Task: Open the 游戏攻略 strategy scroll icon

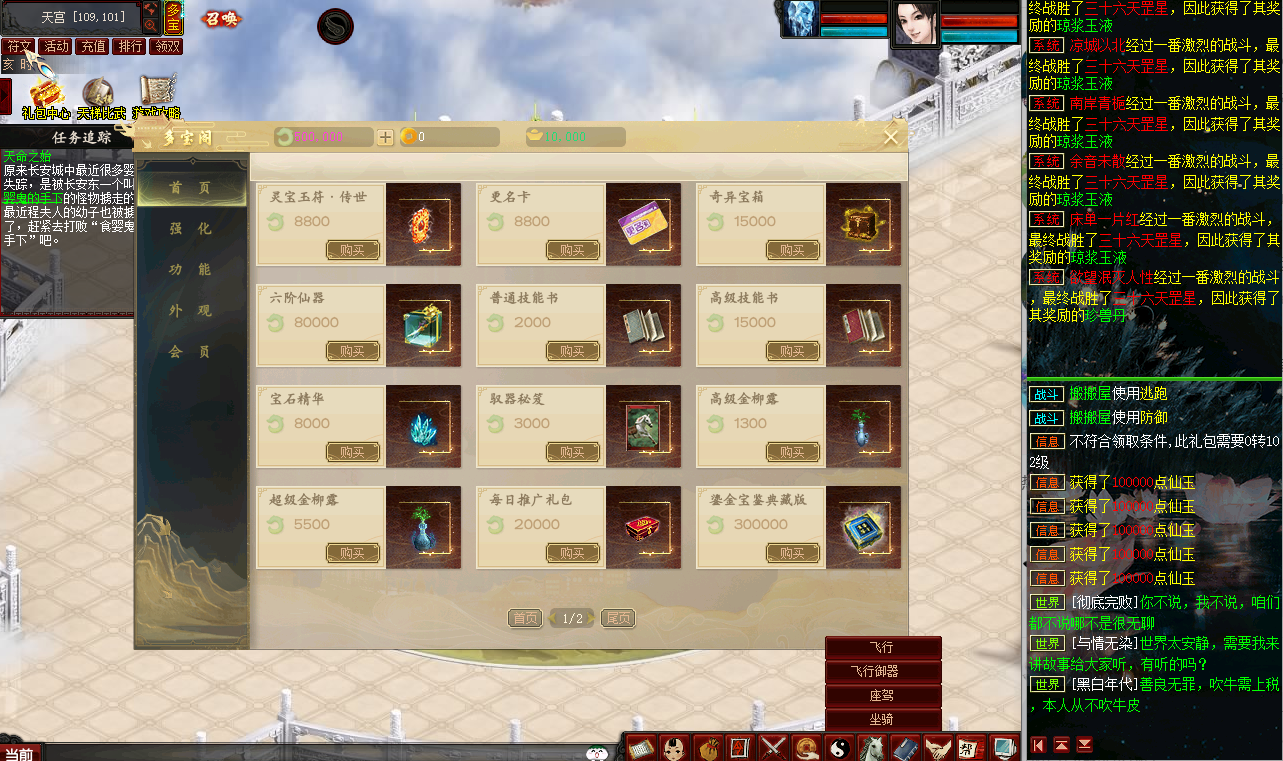Action: pos(157,90)
